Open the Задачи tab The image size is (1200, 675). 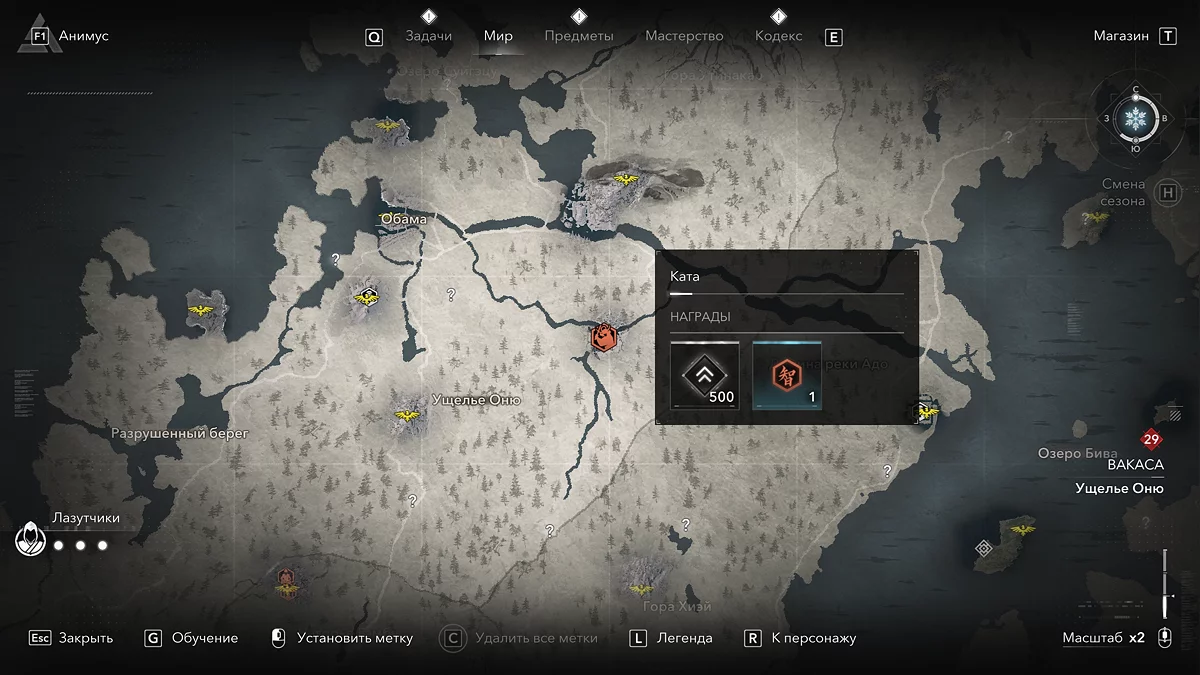428,36
